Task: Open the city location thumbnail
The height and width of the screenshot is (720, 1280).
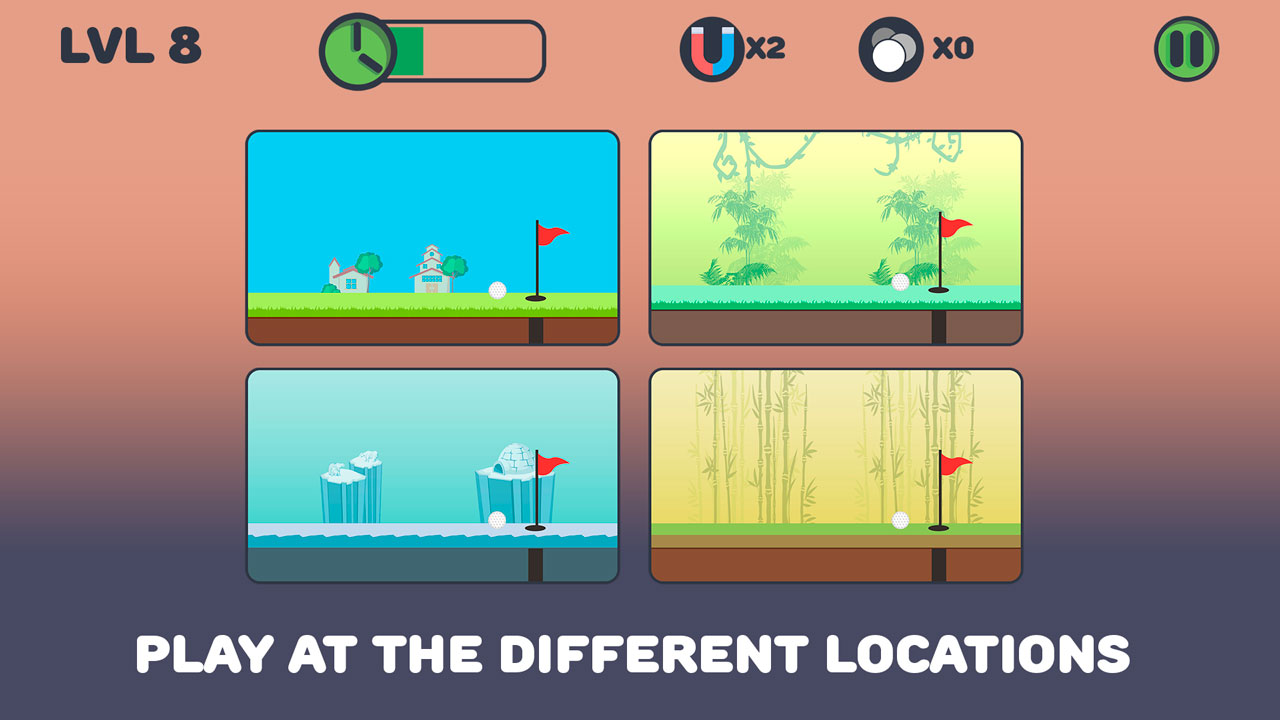Action: point(432,236)
